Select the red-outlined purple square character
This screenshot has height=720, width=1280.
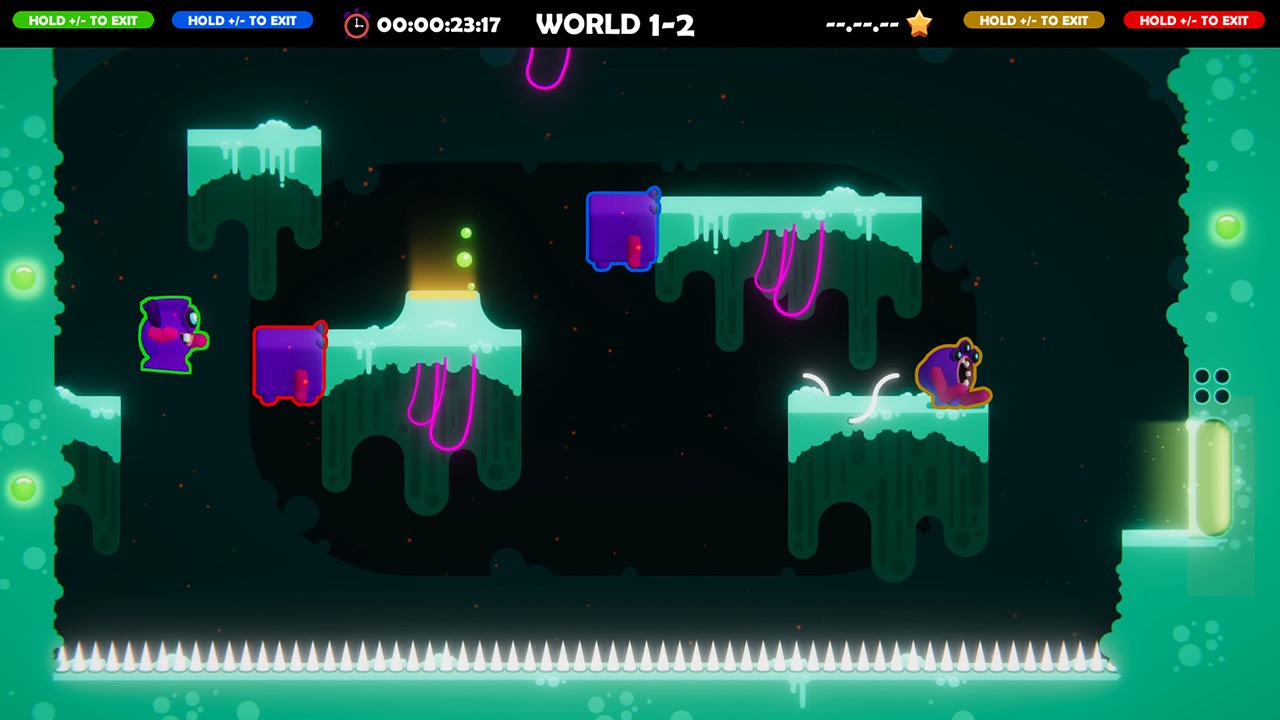coord(289,364)
